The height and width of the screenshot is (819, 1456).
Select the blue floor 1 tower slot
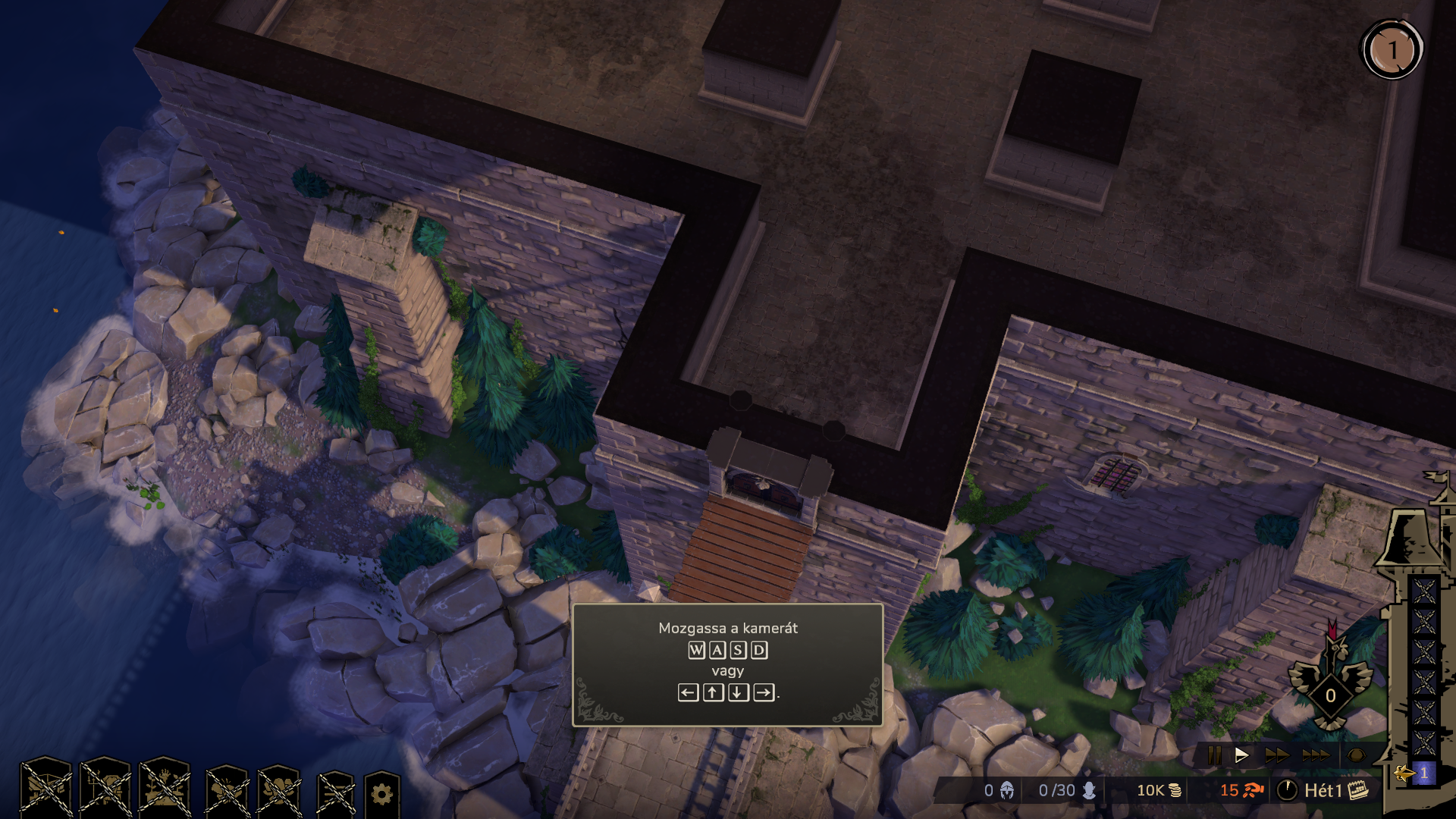coord(1423,773)
